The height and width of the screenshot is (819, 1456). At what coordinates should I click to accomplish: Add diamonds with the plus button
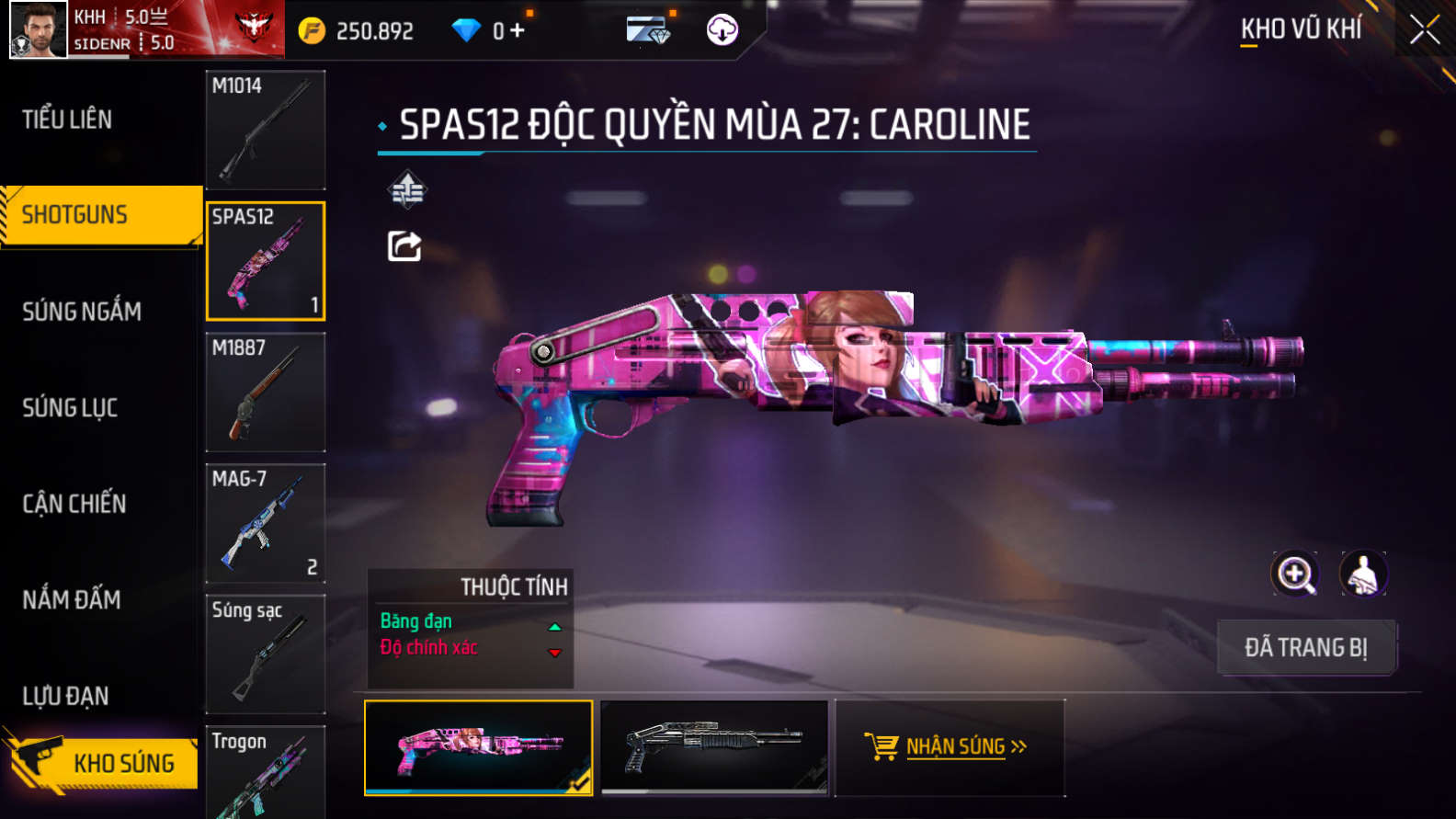(x=518, y=30)
